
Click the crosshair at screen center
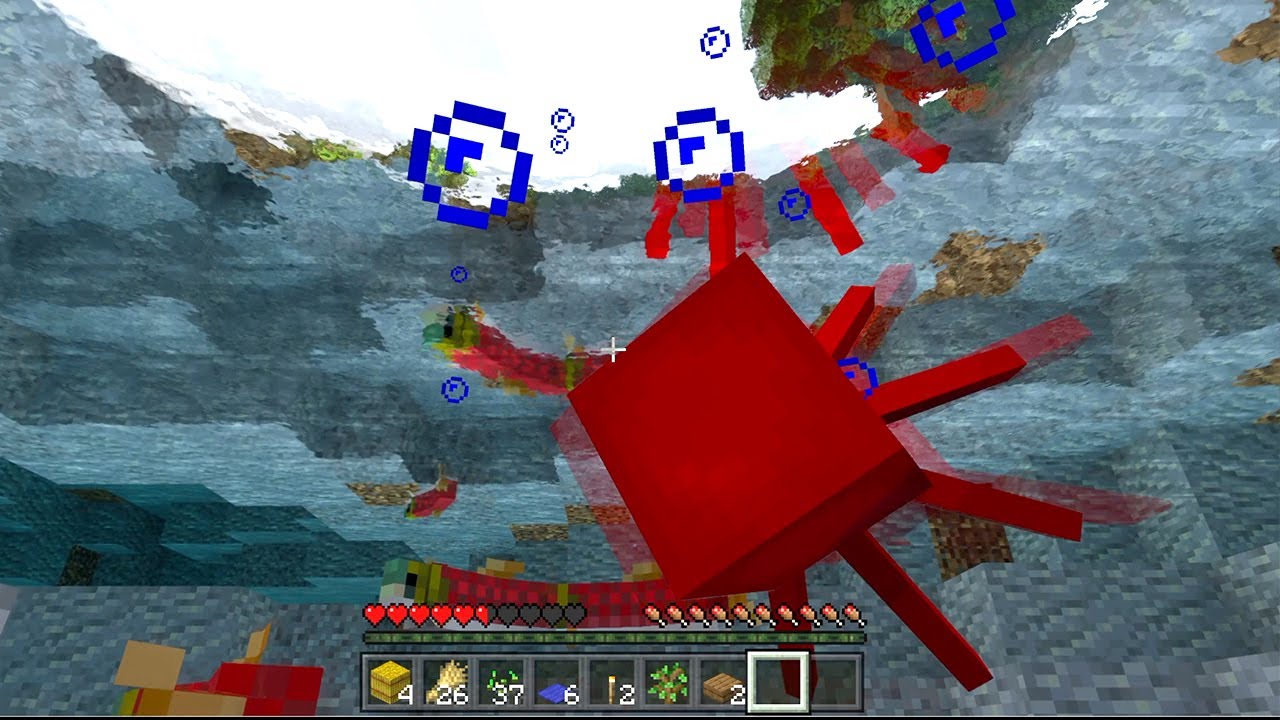[613, 349]
